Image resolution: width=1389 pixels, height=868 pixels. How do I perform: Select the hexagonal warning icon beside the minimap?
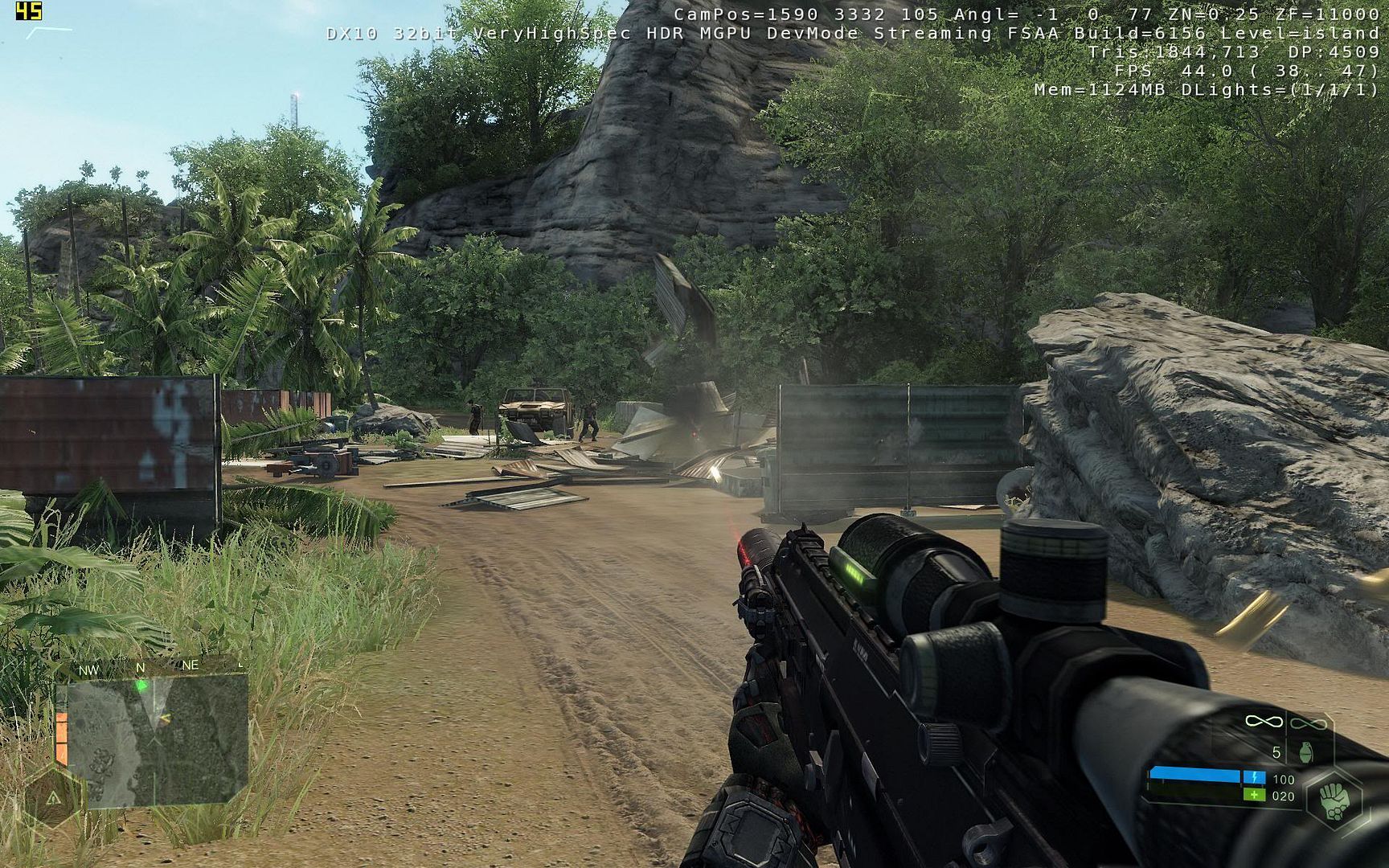[53, 797]
